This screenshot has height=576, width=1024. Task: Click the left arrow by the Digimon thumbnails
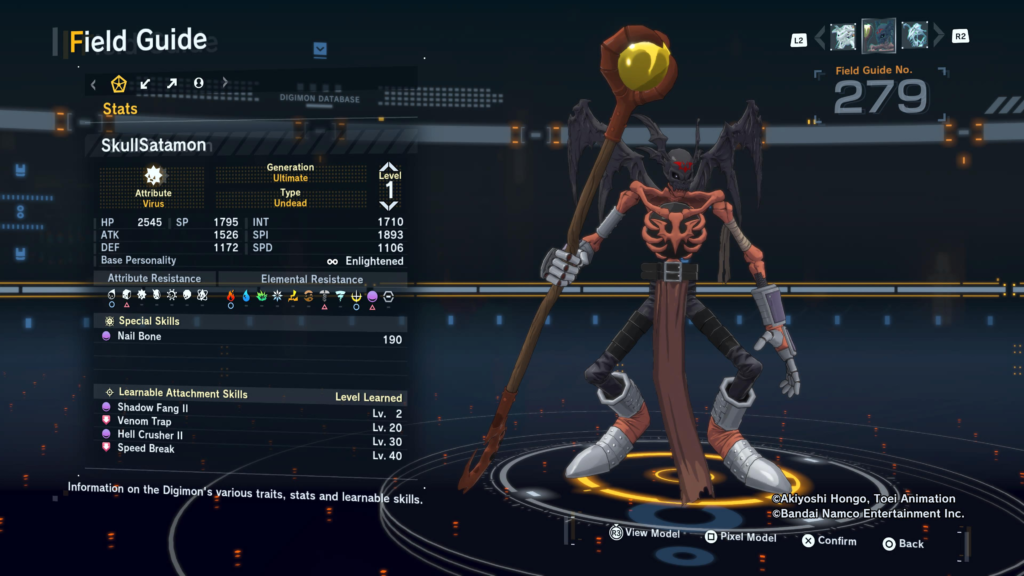[820, 38]
